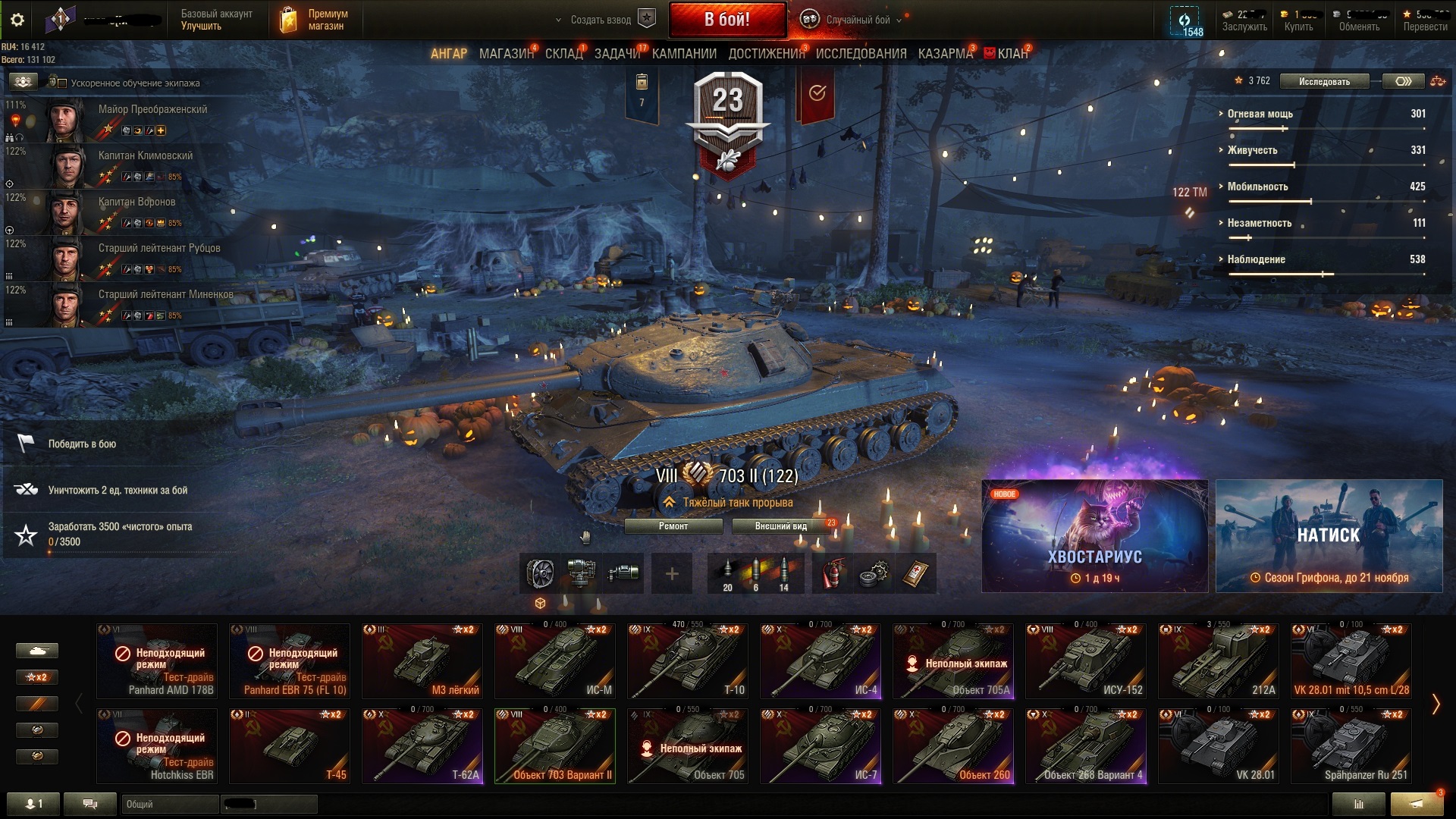Start battle with the В бой! button
This screenshot has height=819, width=1456.
tap(726, 20)
